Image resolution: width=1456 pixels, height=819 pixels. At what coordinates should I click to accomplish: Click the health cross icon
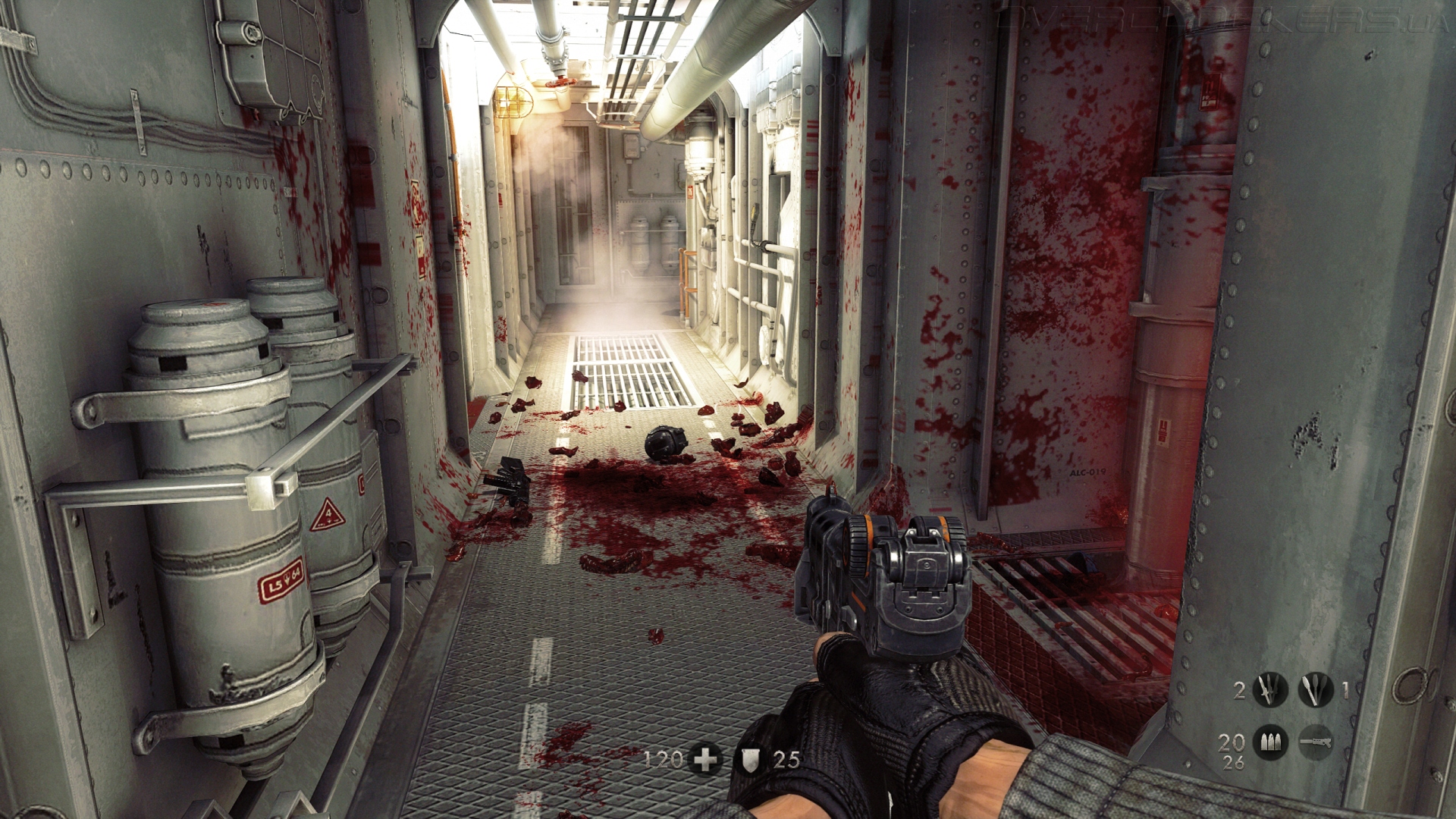pyautogui.click(x=705, y=759)
